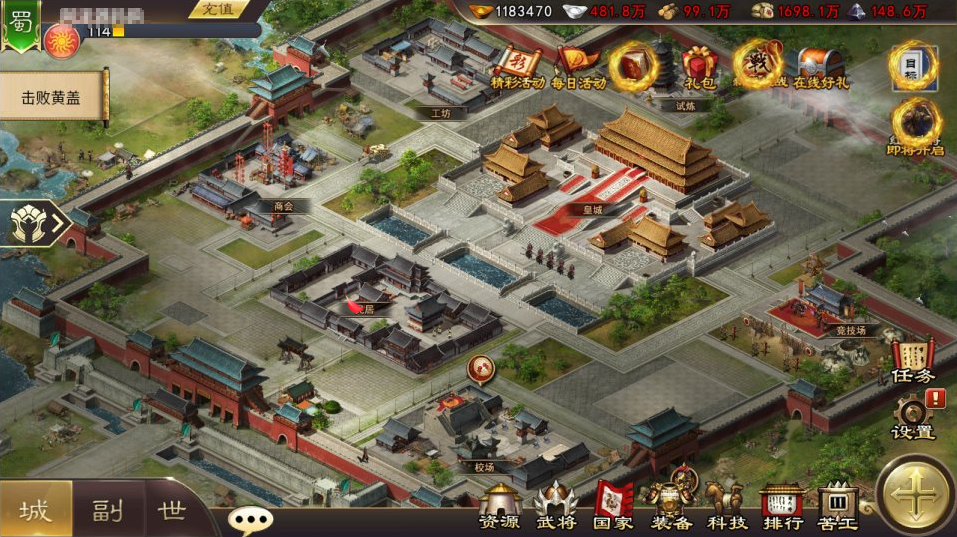The height and width of the screenshot is (537, 957).
Task: Toggle the round golden cross menu button
Action: tap(916, 496)
